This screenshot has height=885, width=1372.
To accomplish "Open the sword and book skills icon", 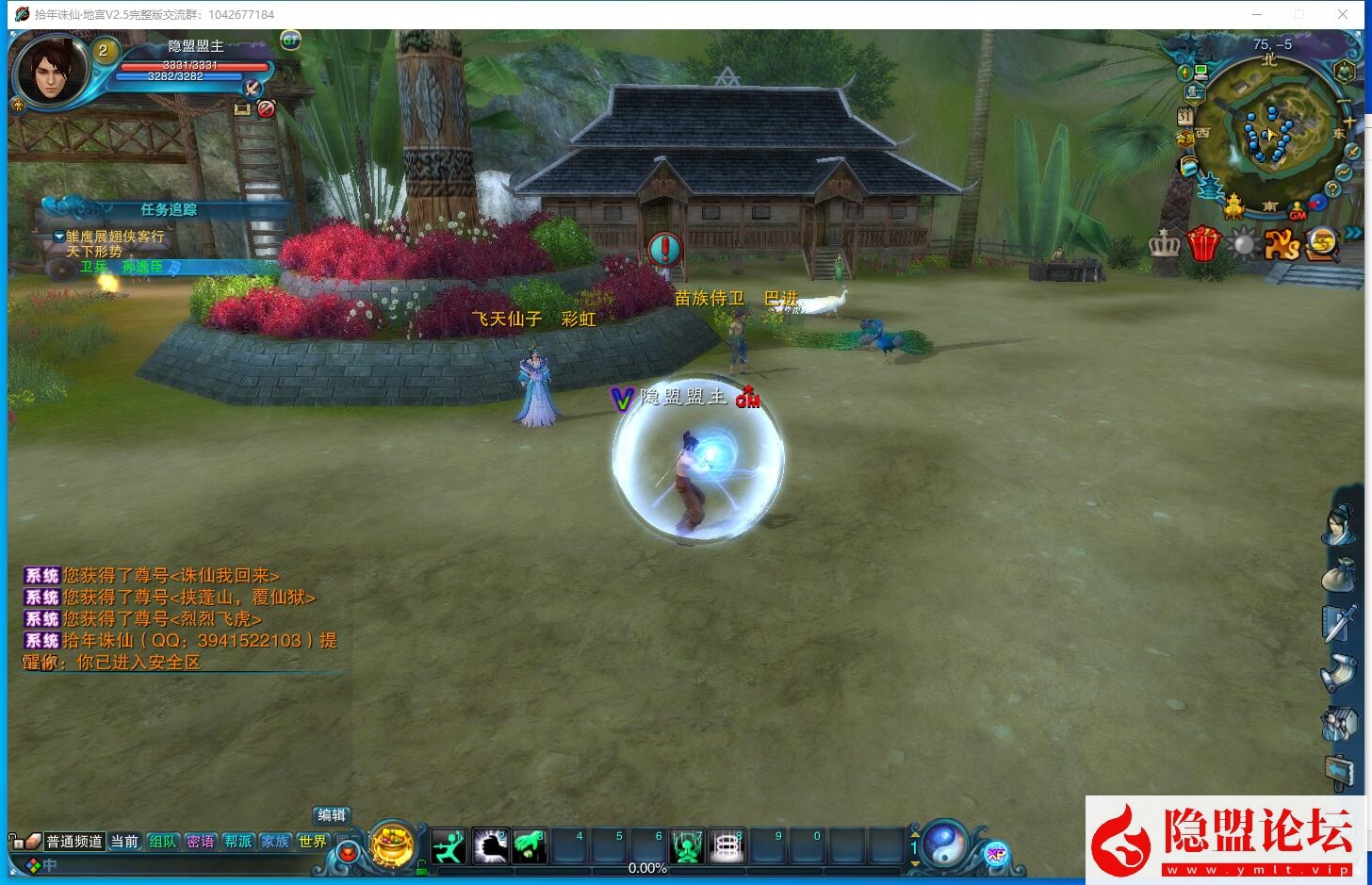I will click(x=1340, y=624).
